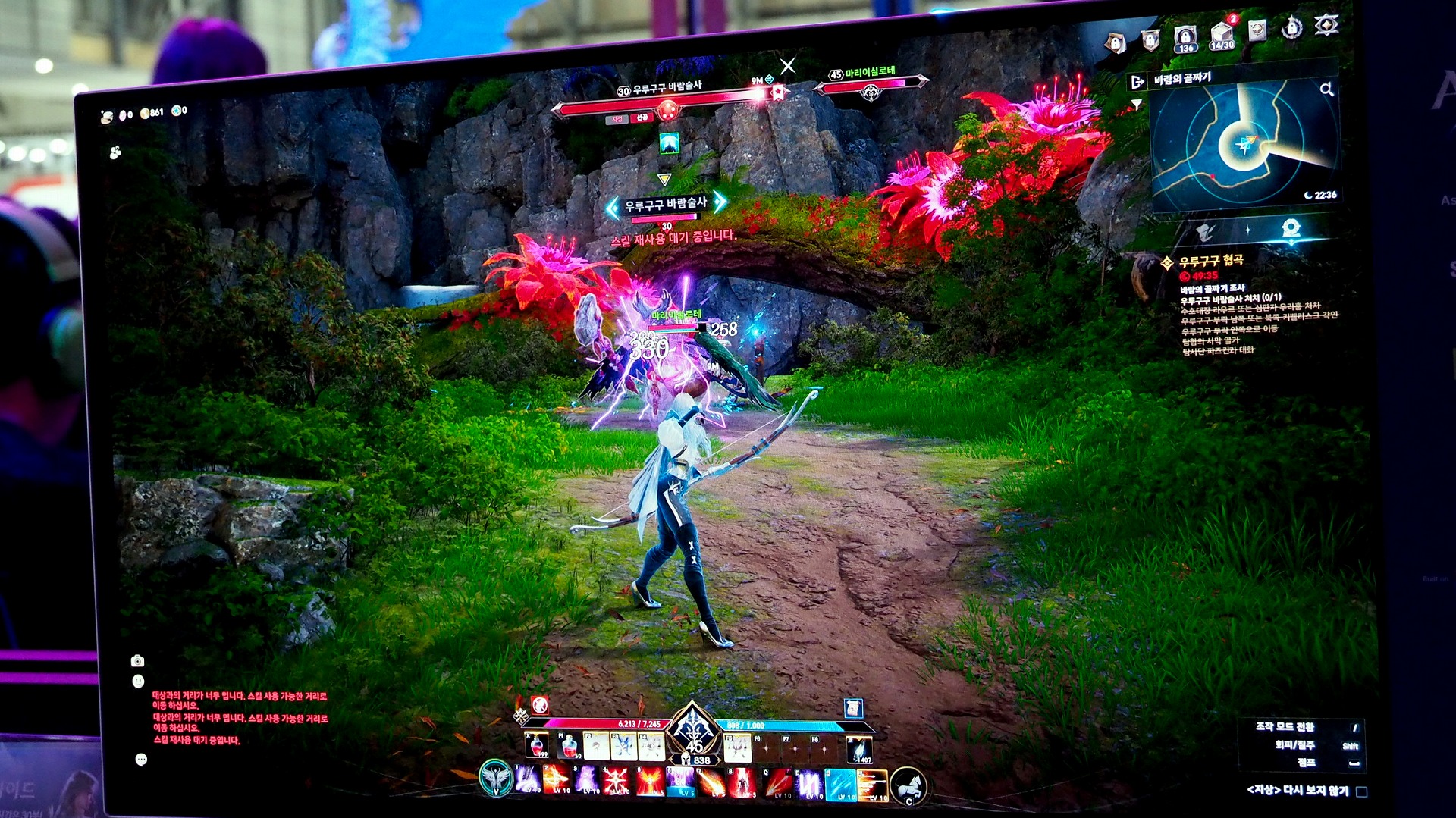Activate the crossed arrows burst skill
This screenshot has width=1456, height=818.
(x=617, y=780)
